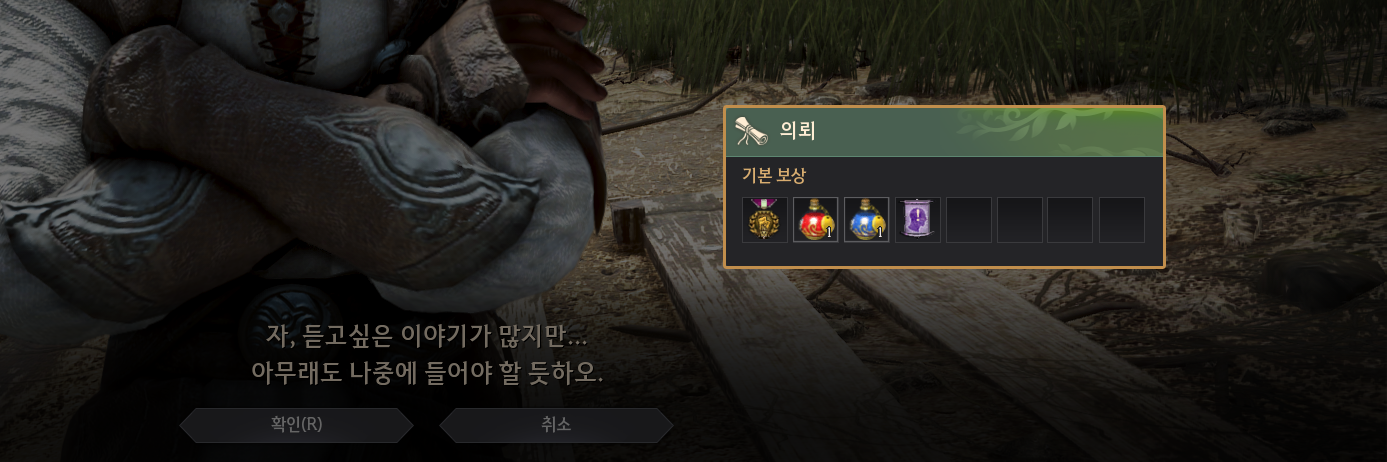View the purple scroll reward icon
1387x462 pixels.
click(918, 220)
